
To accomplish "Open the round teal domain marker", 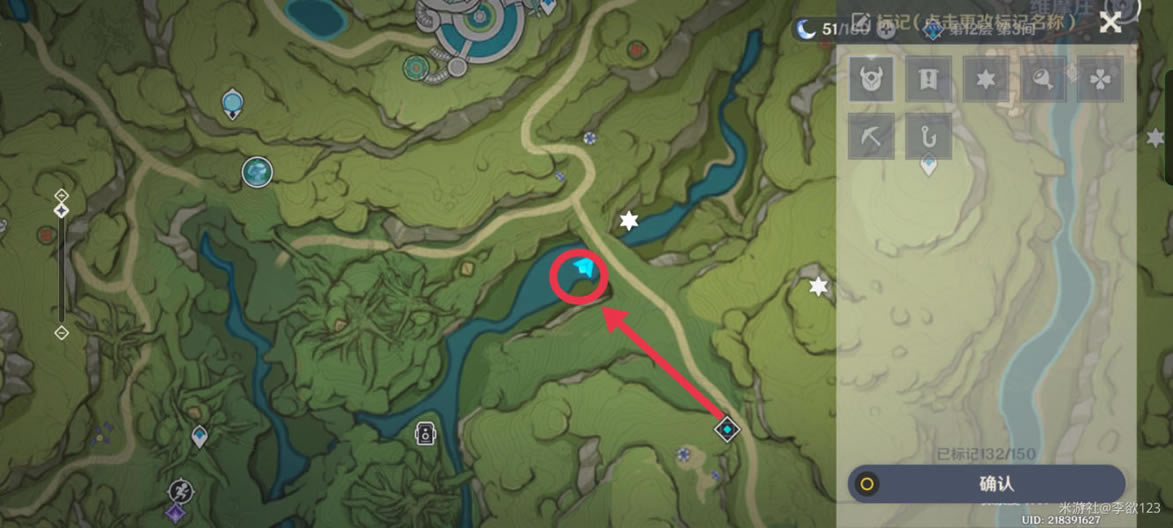I will coord(257,172).
